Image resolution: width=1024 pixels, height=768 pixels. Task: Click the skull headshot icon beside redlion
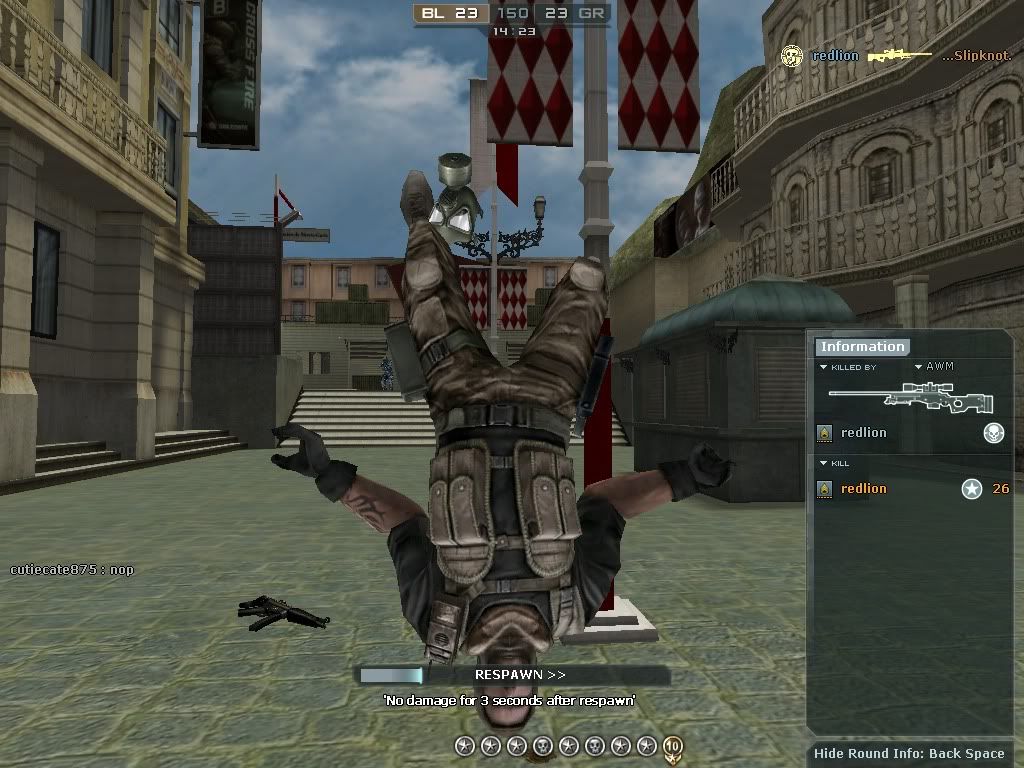[x=993, y=433]
